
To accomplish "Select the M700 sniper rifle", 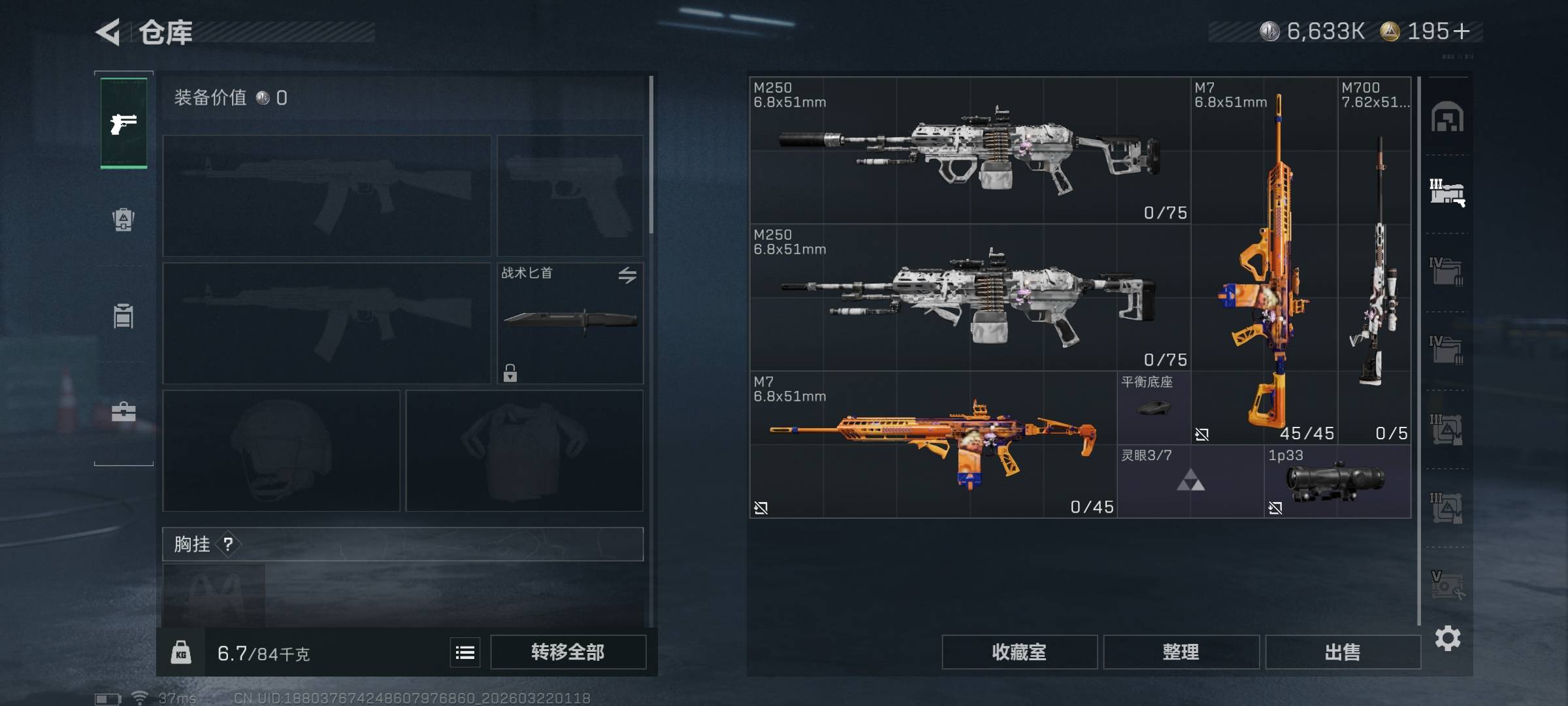I will 1375,261.
